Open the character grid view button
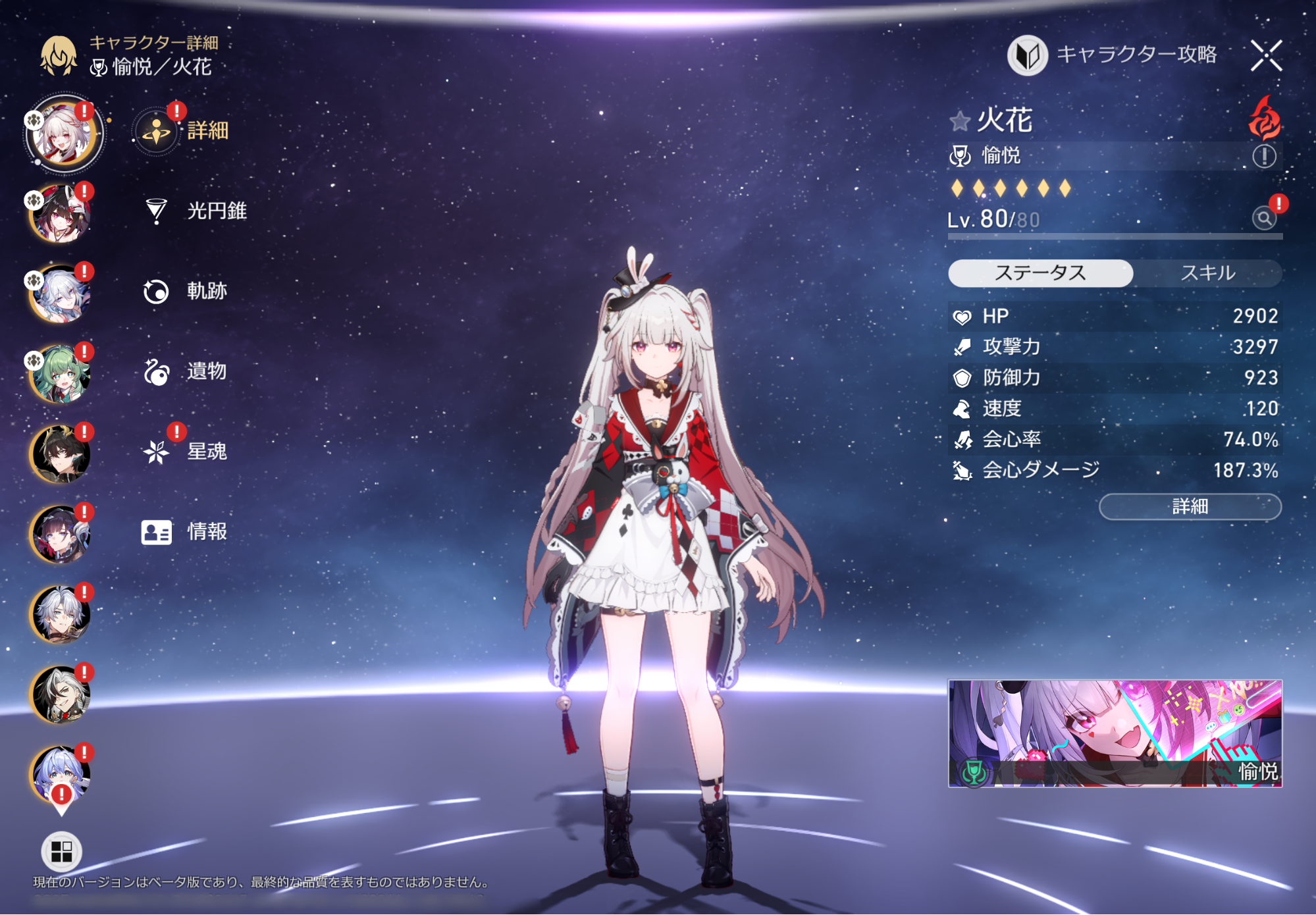 (x=61, y=851)
